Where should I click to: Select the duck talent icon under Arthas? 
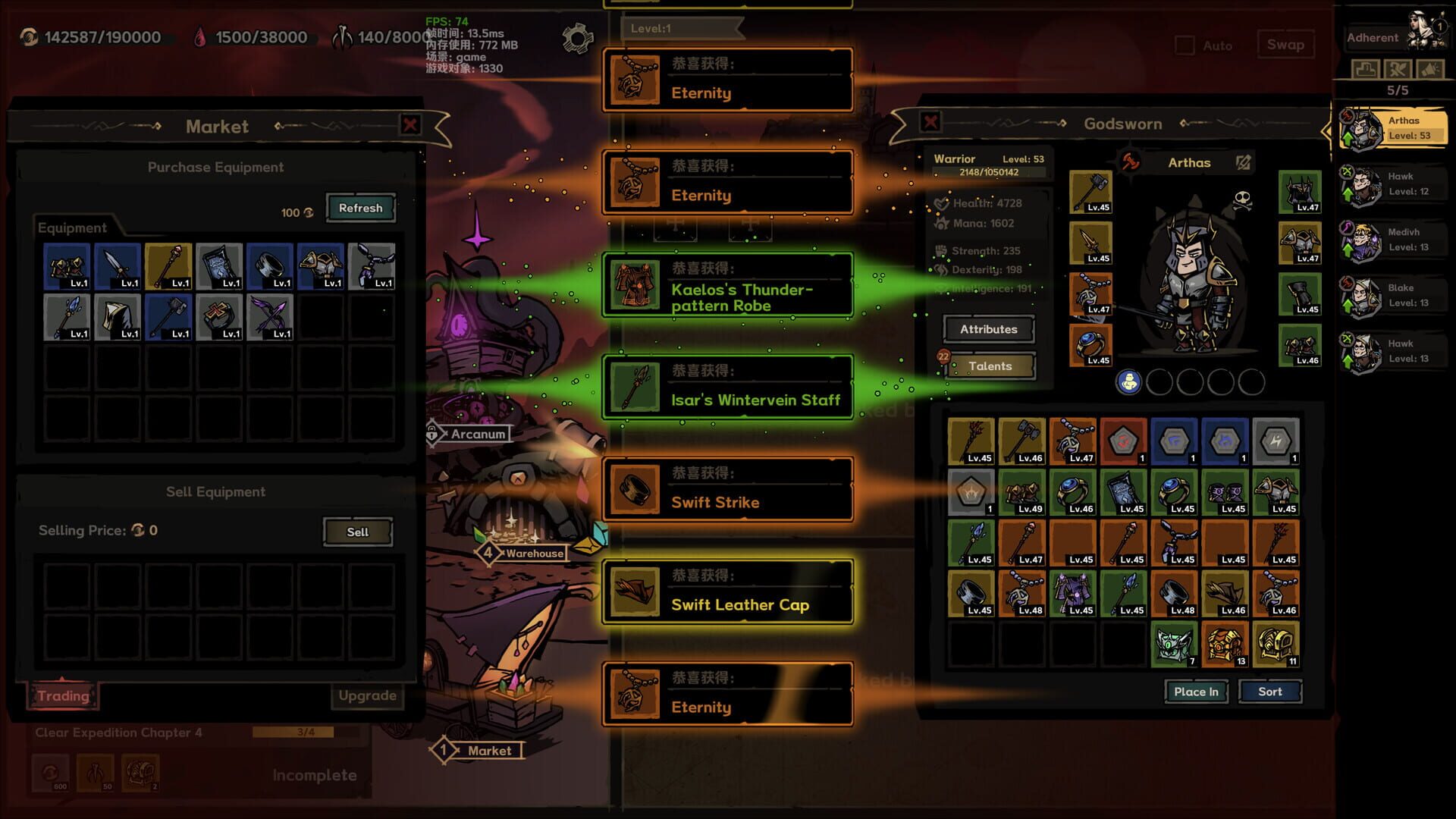1130,383
